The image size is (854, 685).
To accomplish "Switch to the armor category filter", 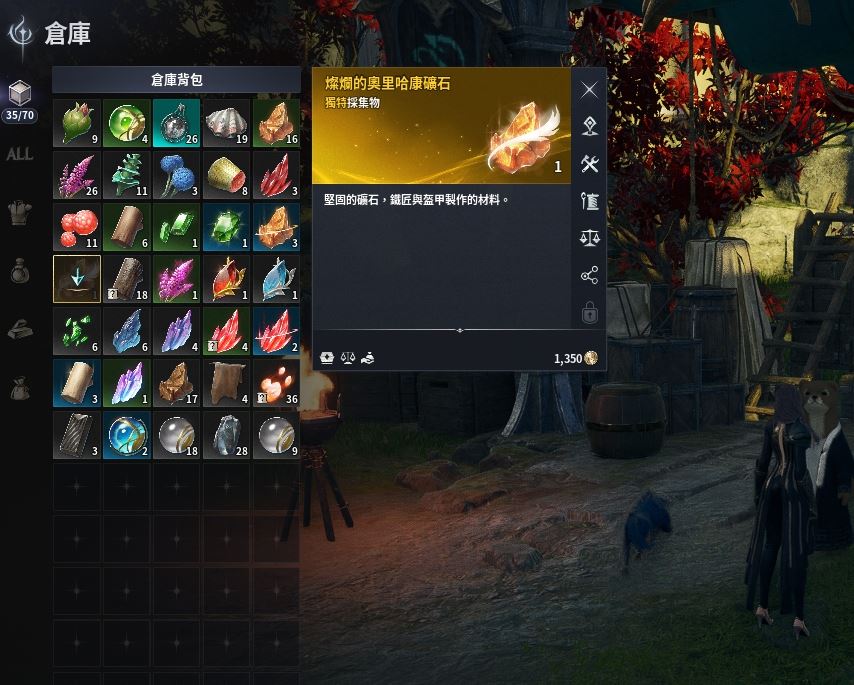I will [19, 212].
